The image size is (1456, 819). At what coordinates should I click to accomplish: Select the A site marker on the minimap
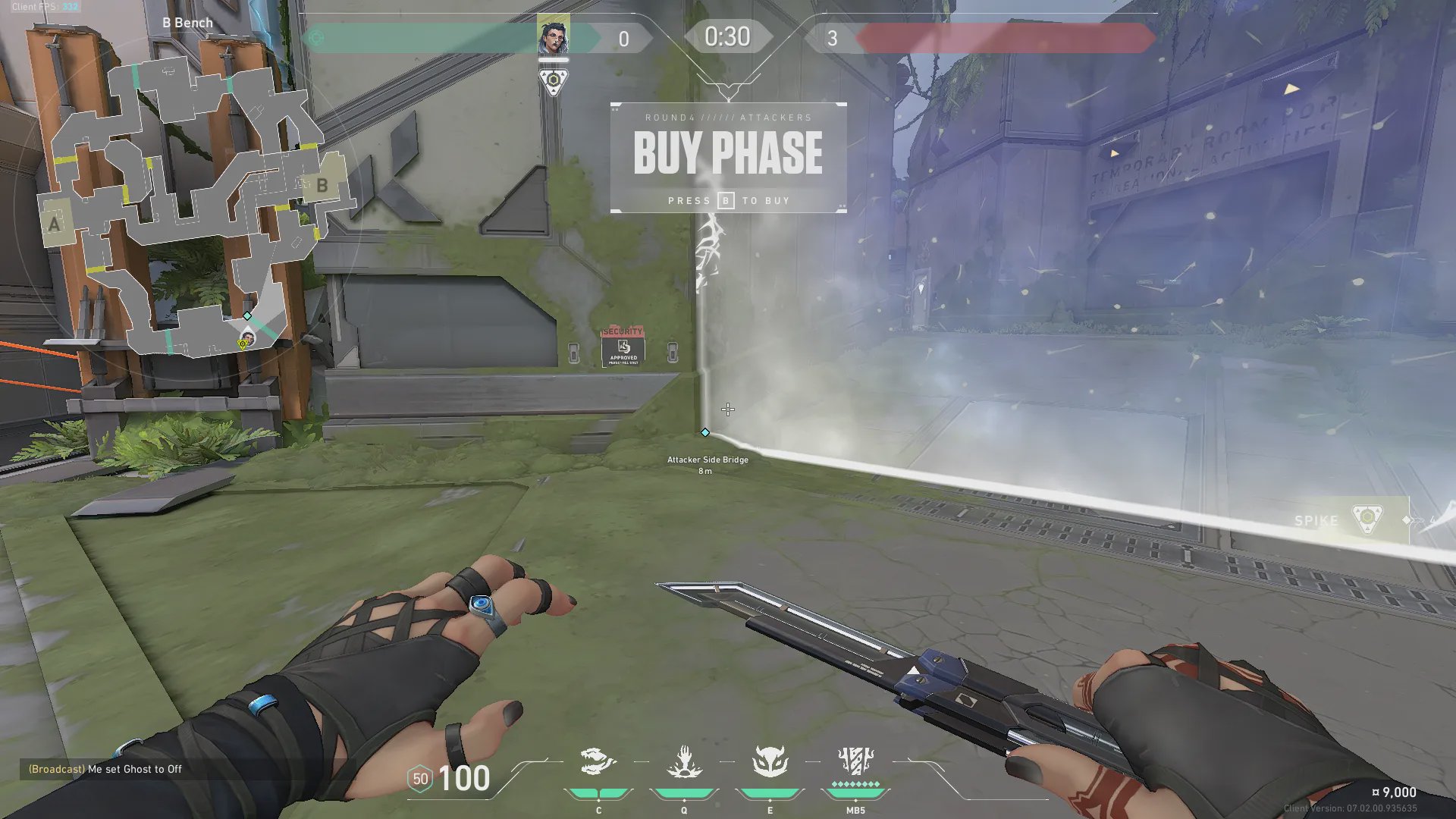pyautogui.click(x=54, y=224)
